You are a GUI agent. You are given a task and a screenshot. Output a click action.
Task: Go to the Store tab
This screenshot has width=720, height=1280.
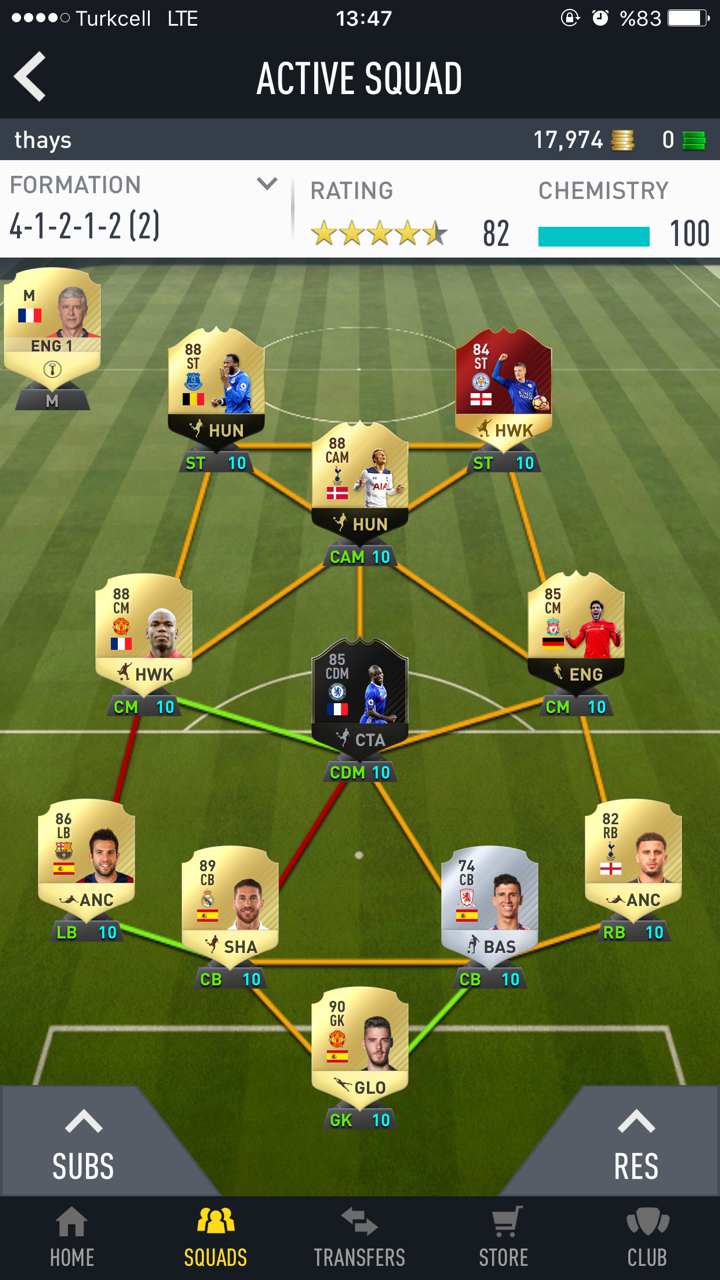coord(503,1237)
